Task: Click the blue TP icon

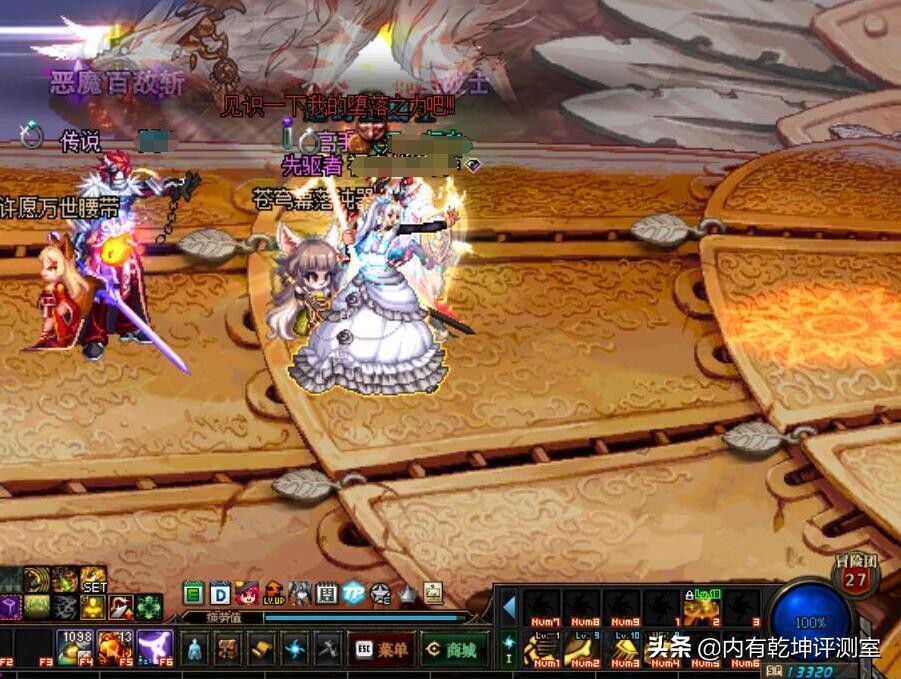Action: (353, 593)
